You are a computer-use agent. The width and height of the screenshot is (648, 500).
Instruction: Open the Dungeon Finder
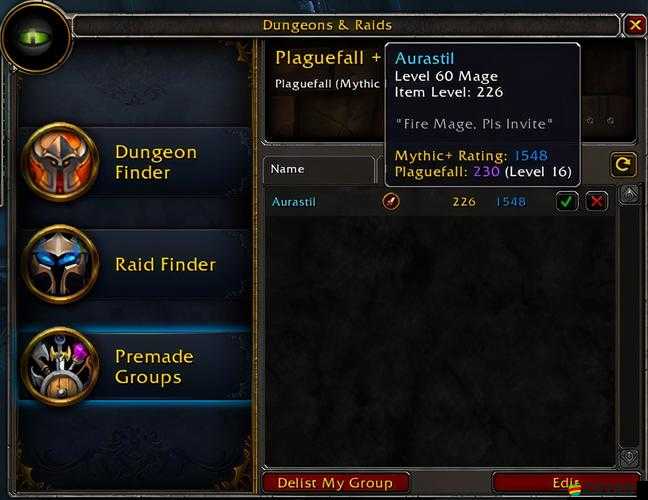point(110,163)
